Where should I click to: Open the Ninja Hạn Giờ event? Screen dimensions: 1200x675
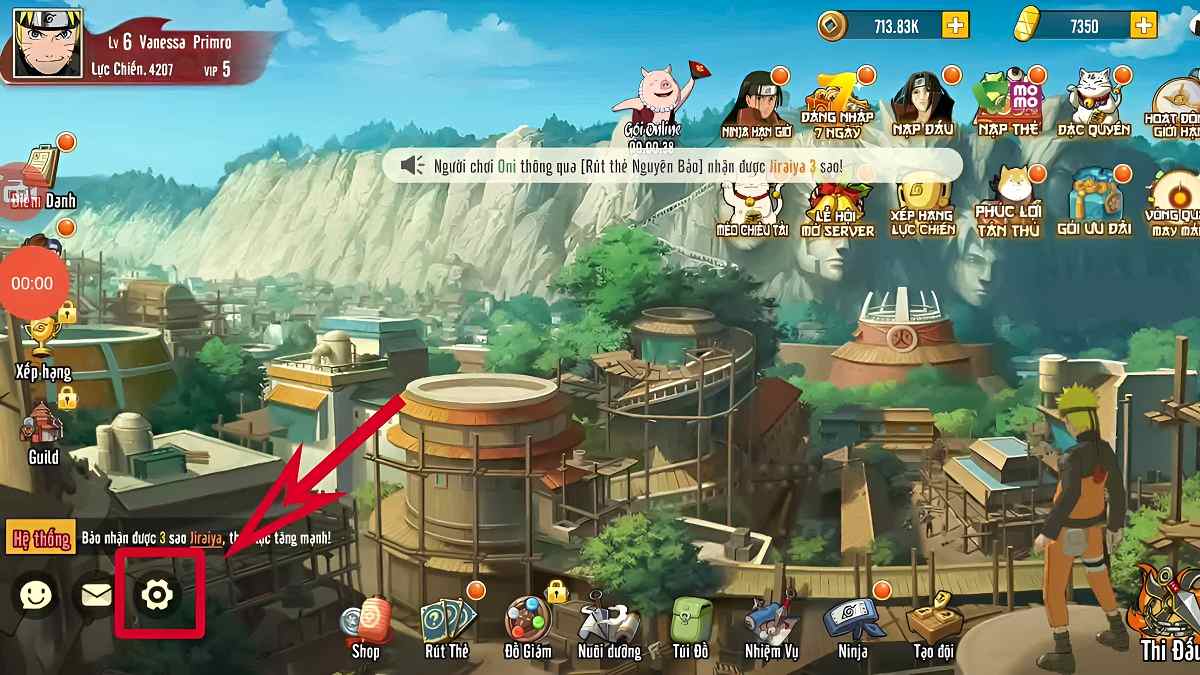pyautogui.click(x=756, y=104)
